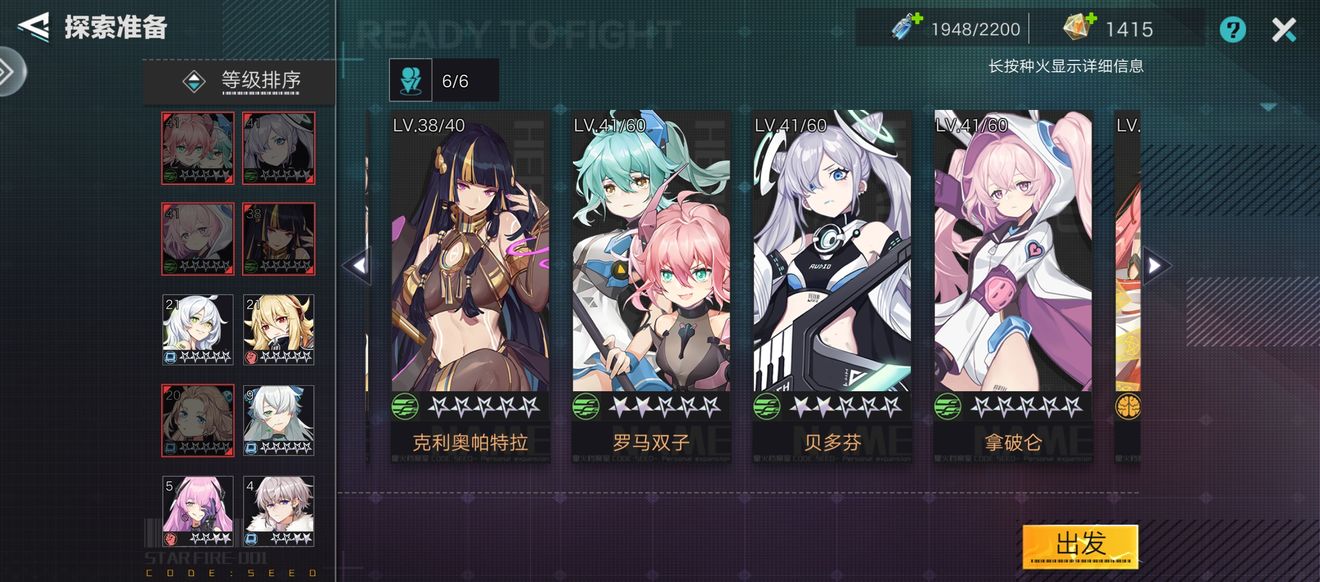
Task: Expand the side panel chevron at left edge
Action: [9, 72]
